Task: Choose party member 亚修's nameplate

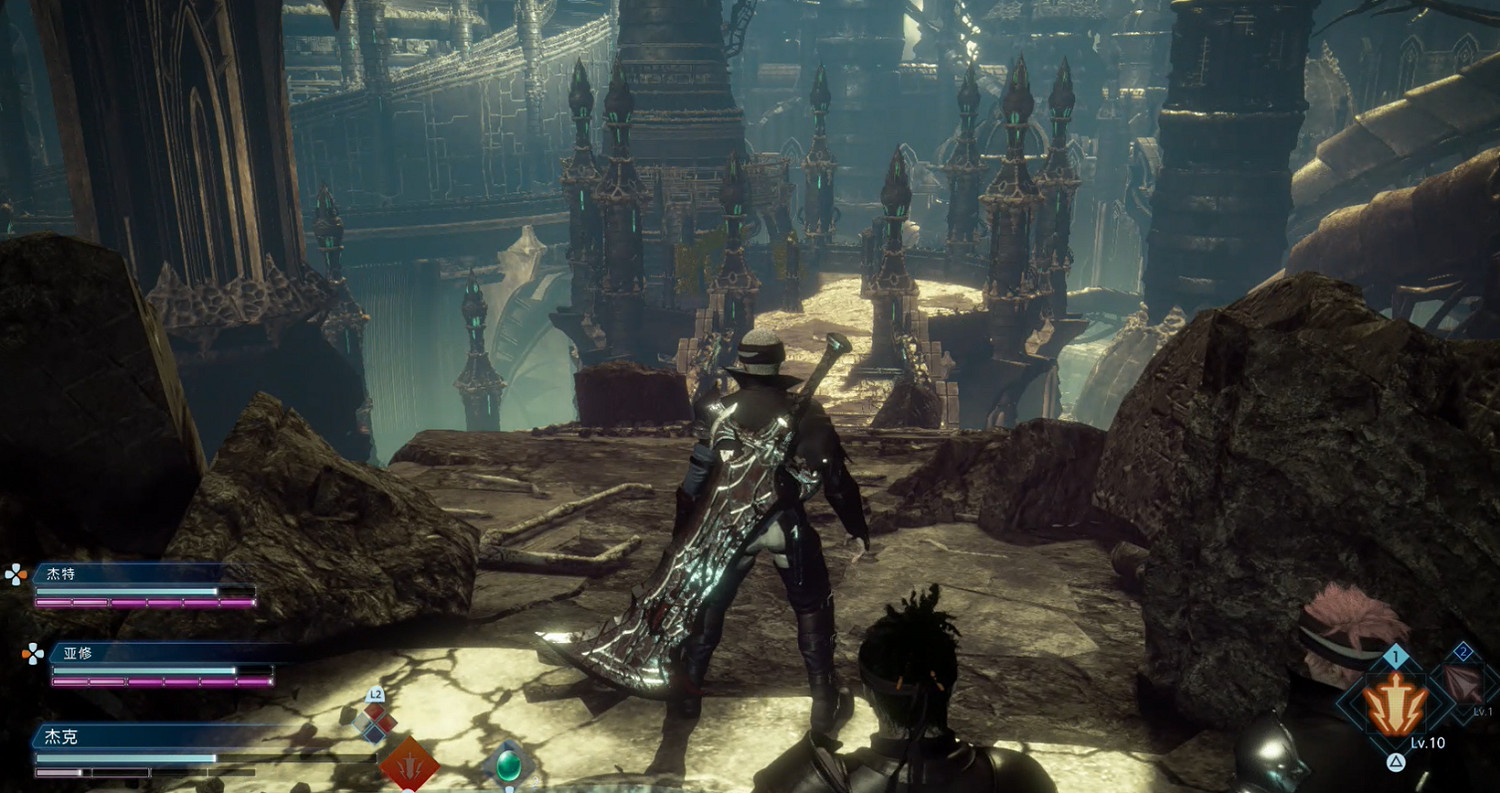Action: click(80, 653)
